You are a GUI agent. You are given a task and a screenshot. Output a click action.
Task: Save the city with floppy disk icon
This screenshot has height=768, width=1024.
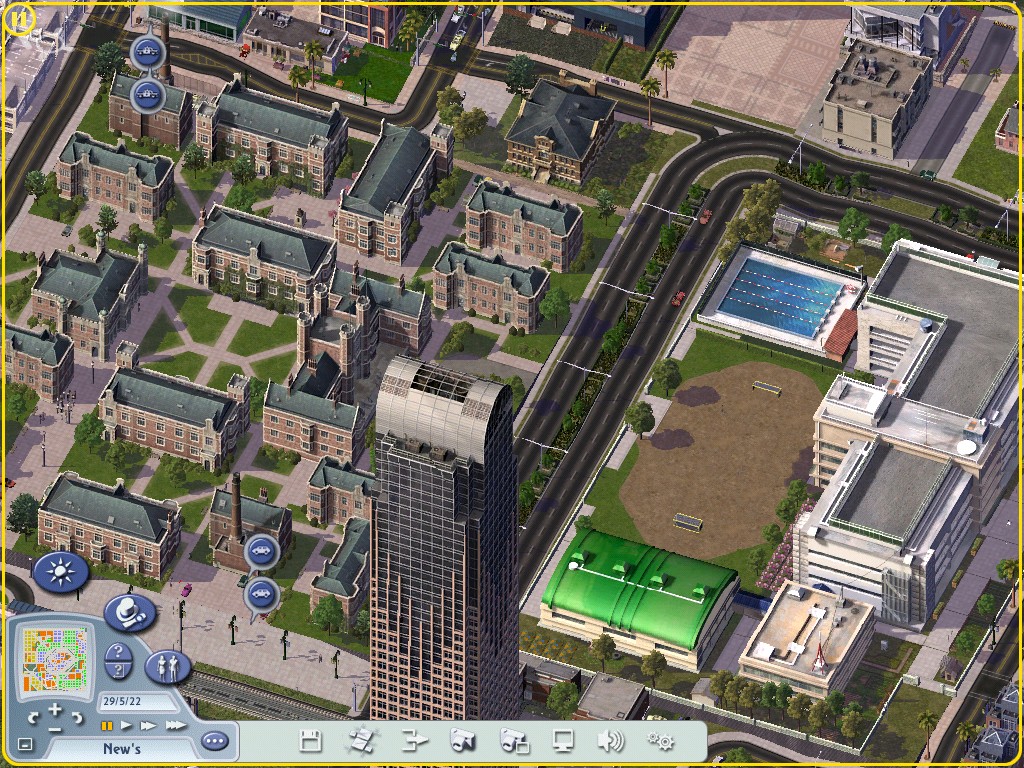[310, 741]
